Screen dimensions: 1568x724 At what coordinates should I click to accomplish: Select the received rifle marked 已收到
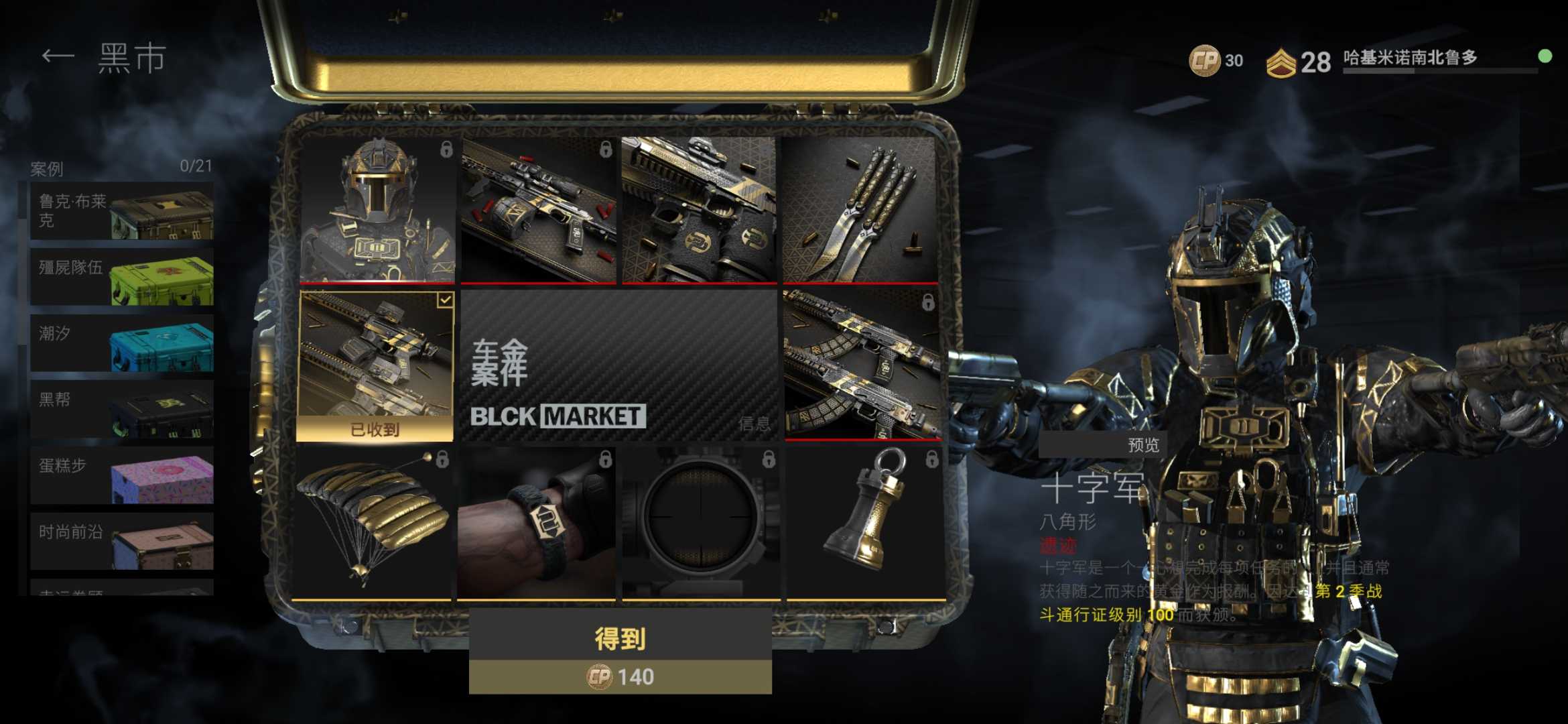pos(375,365)
